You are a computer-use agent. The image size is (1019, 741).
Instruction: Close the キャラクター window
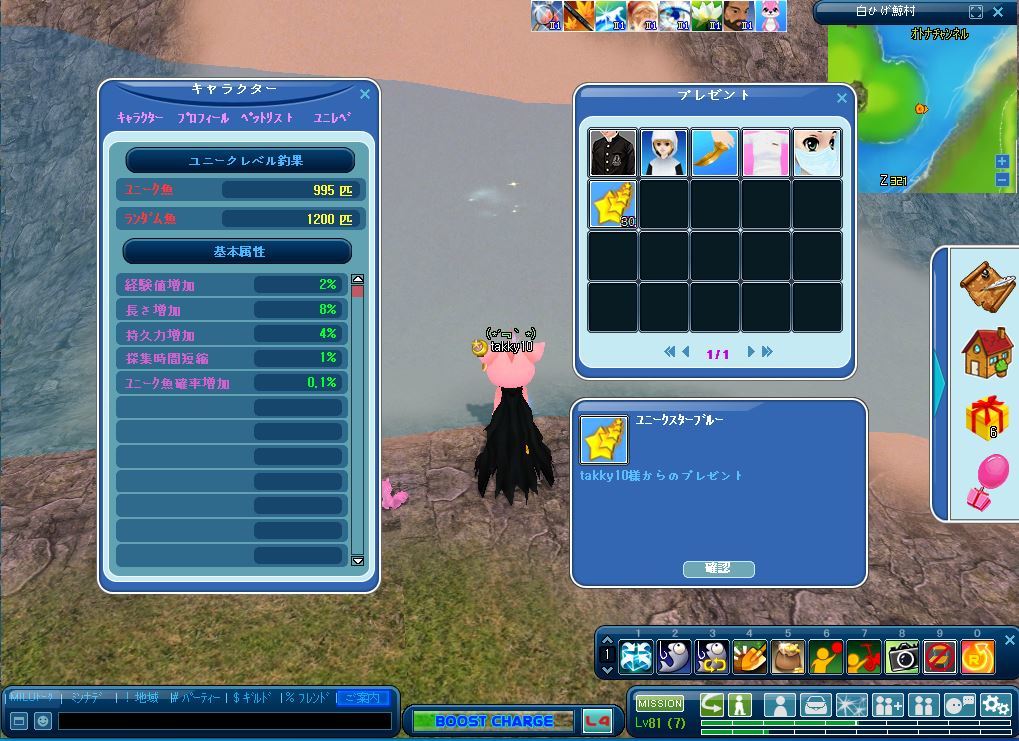pos(365,94)
